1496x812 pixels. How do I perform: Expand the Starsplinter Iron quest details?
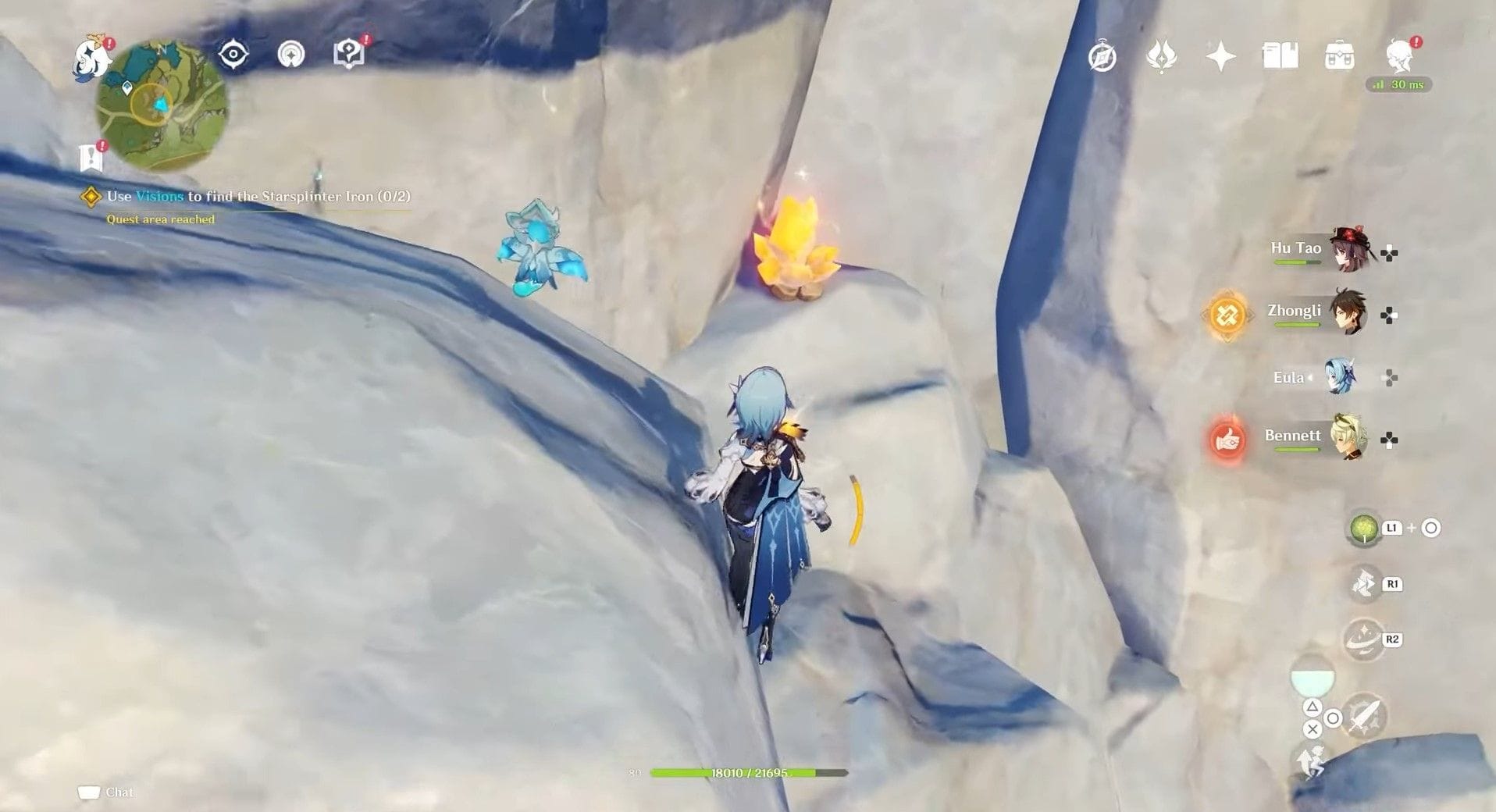(90, 195)
